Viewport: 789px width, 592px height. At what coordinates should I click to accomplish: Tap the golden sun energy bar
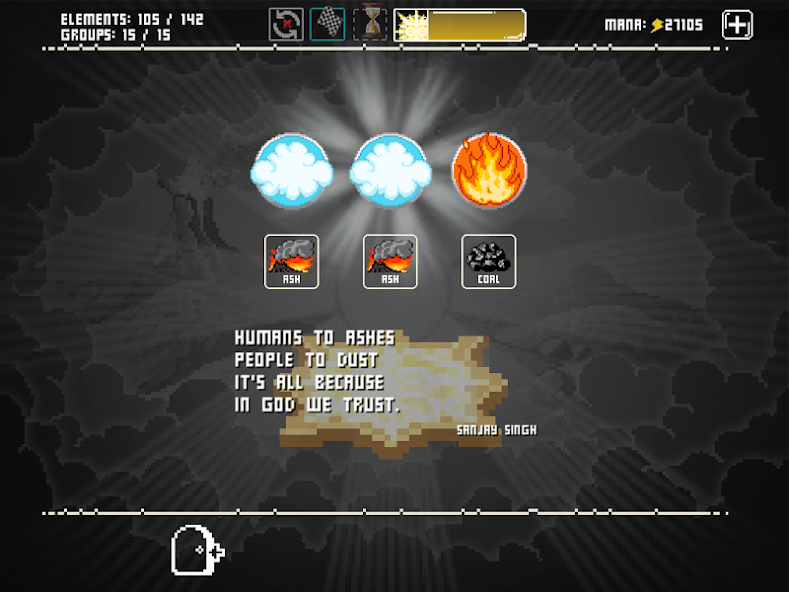coord(459,25)
